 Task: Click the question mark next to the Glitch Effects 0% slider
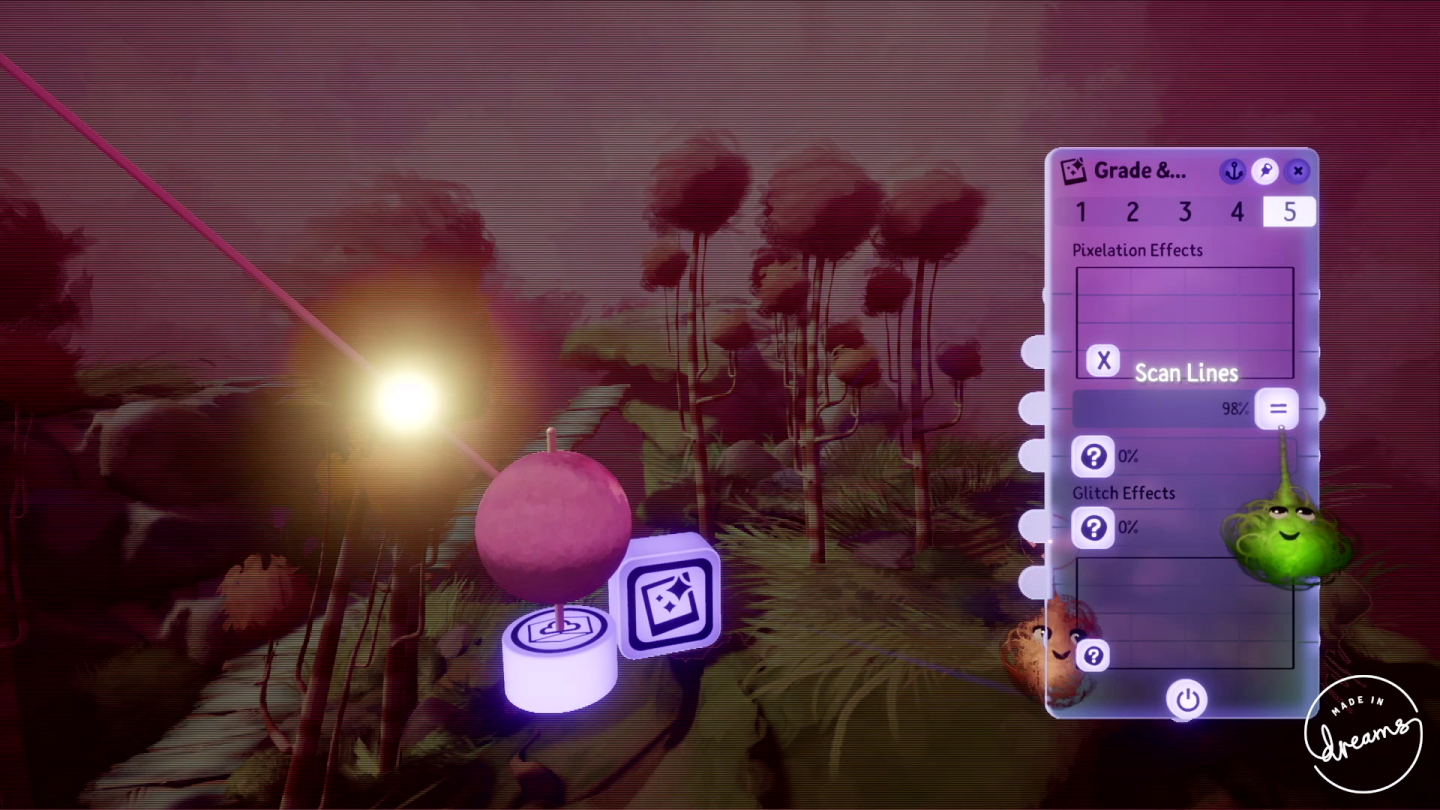click(x=1093, y=527)
